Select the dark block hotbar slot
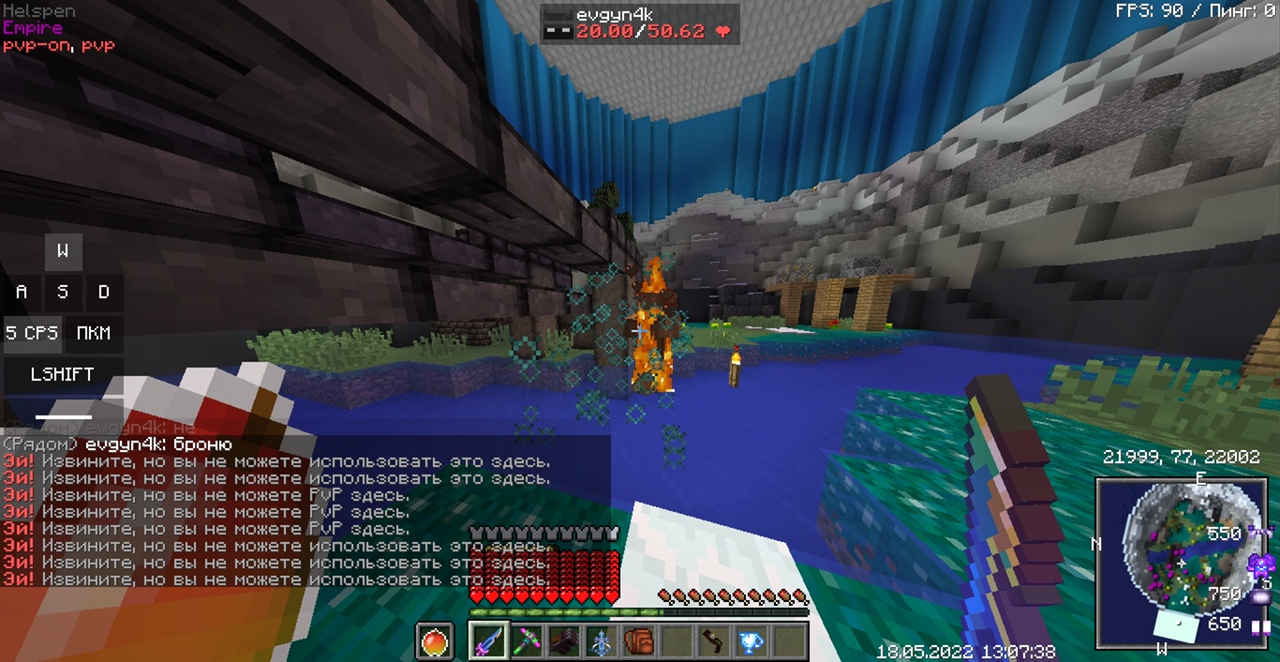This screenshot has width=1280, height=662. [x=564, y=641]
